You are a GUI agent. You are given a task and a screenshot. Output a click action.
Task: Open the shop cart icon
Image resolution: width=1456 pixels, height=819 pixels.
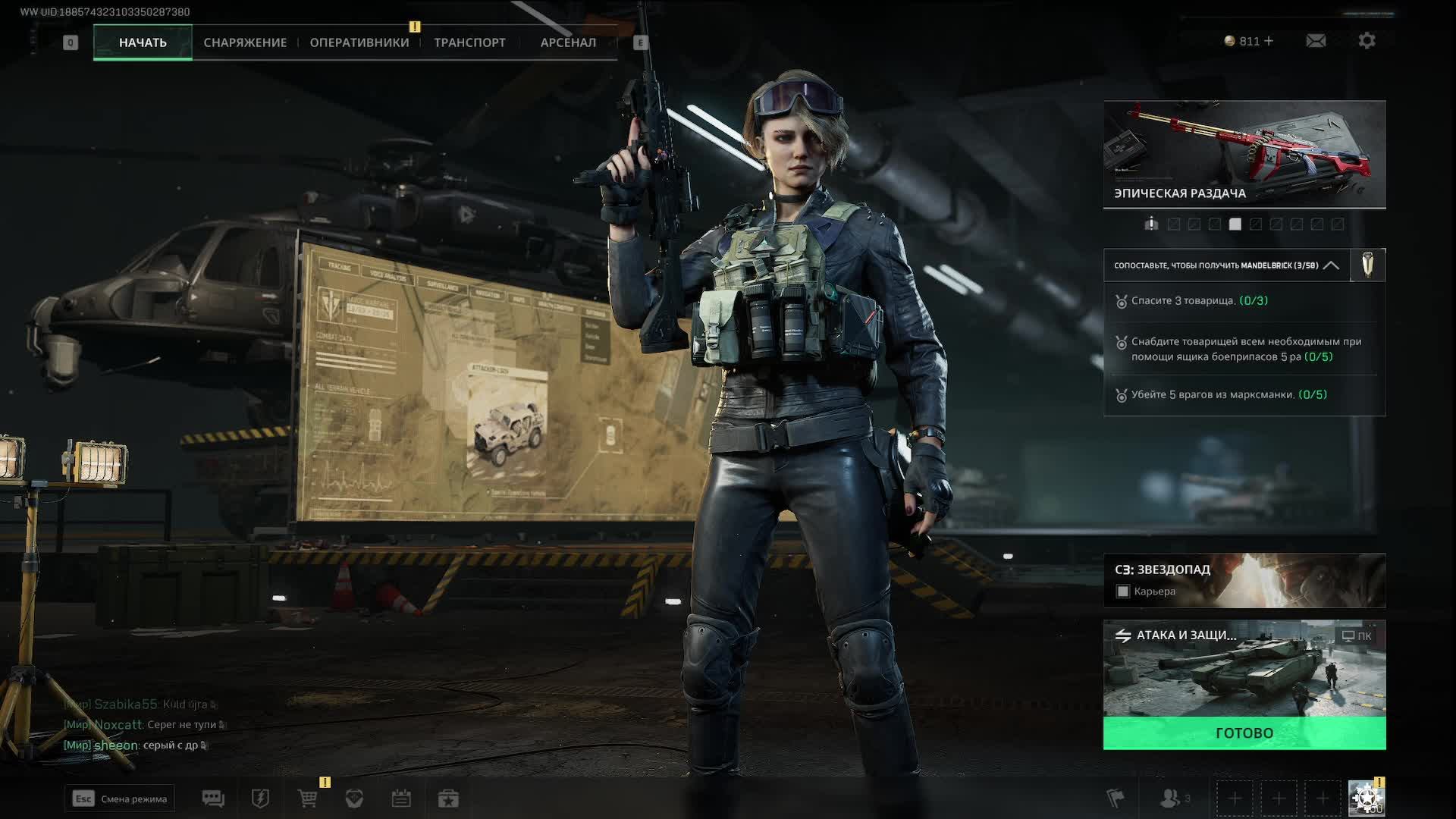tap(308, 799)
